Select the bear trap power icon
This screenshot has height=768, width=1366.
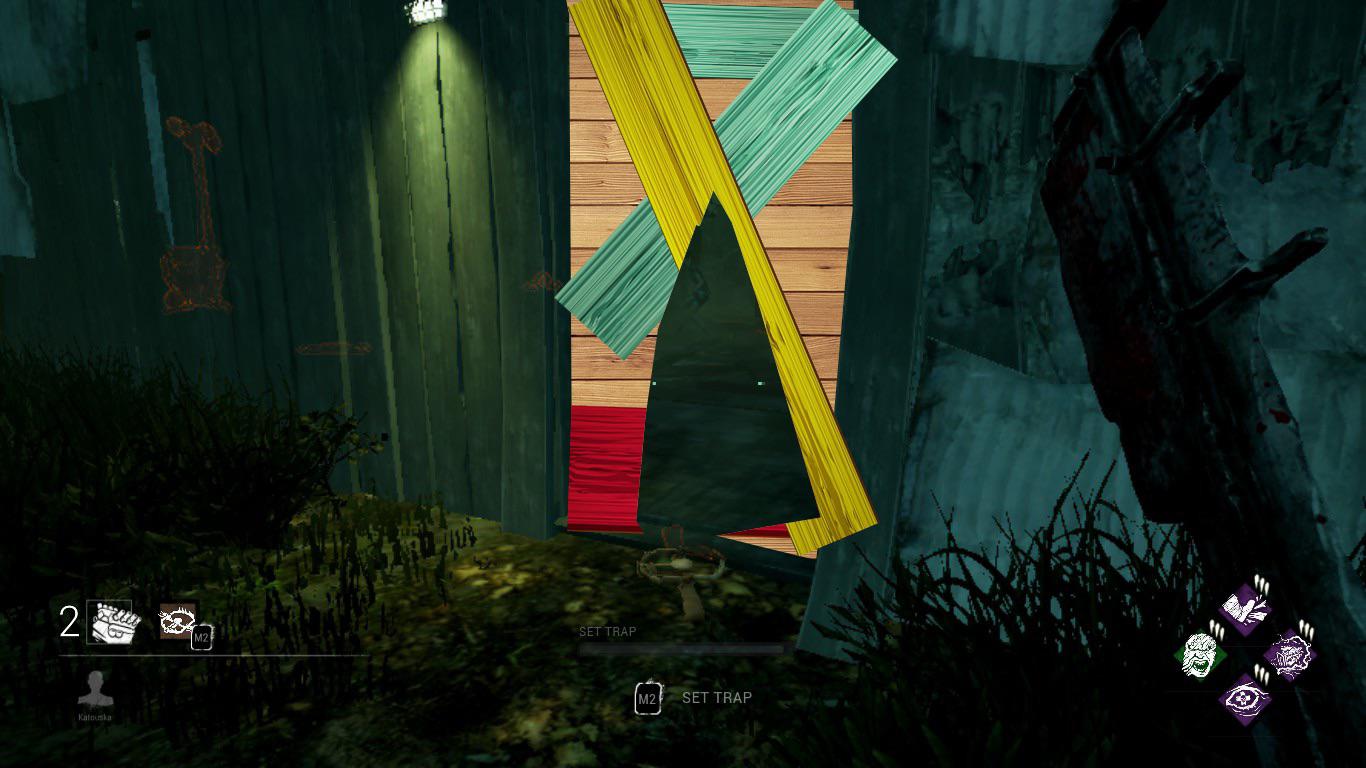click(x=112, y=623)
